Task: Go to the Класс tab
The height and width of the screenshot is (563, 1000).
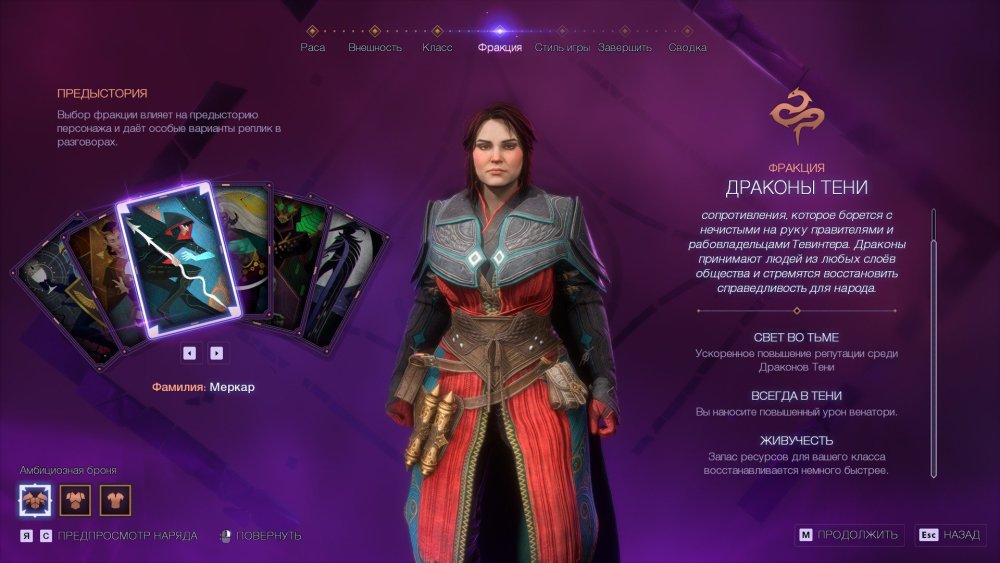Action: [x=437, y=47]
